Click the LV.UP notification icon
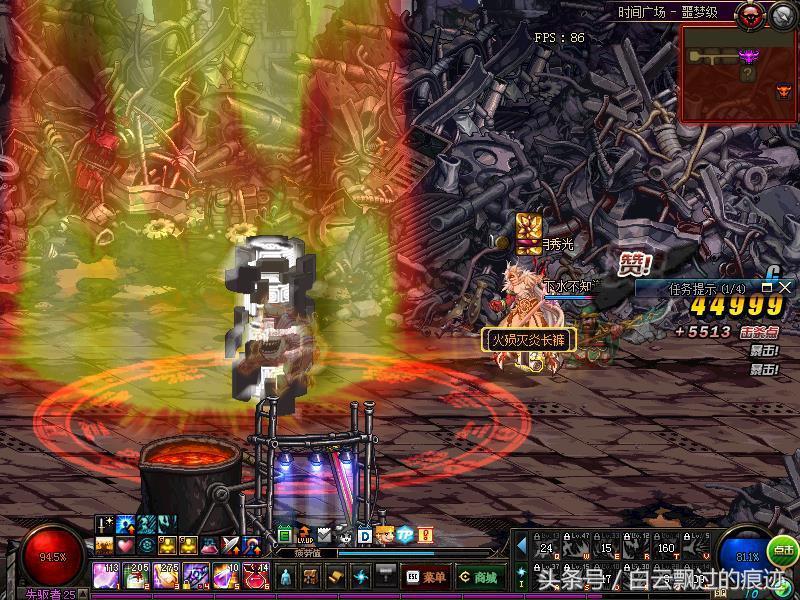Image resolution: width=800 pixels, height=600 pixels. click(x=305, y=536)
